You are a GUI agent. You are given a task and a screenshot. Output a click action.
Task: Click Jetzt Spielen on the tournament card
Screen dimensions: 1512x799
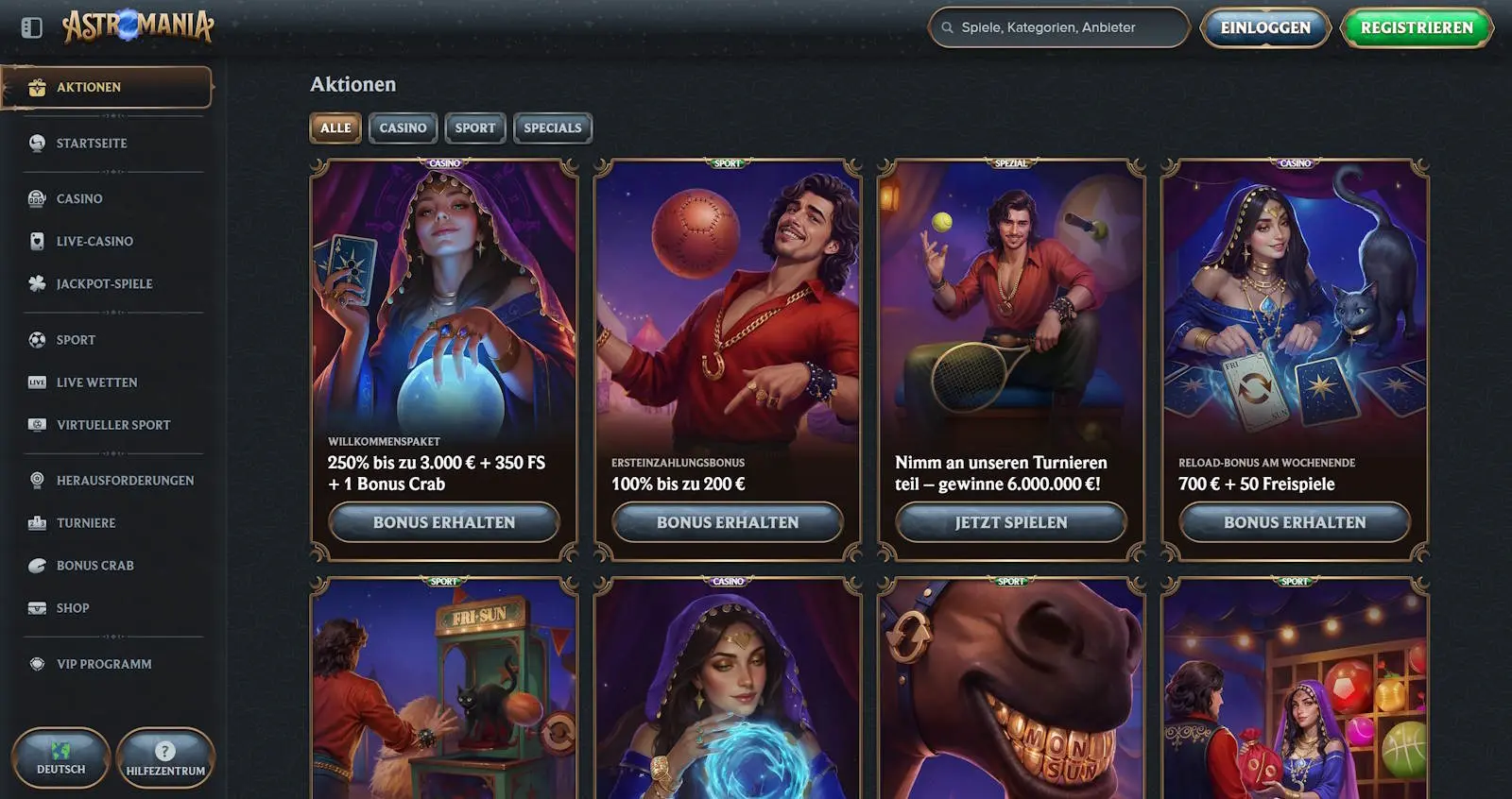pos(1011,522)
